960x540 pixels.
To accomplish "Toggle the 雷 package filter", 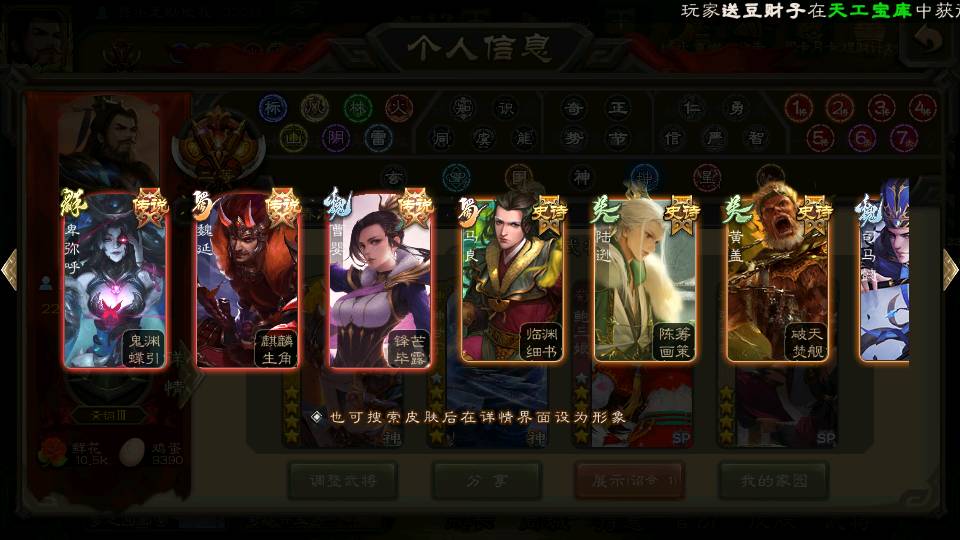I will [378, 137].
